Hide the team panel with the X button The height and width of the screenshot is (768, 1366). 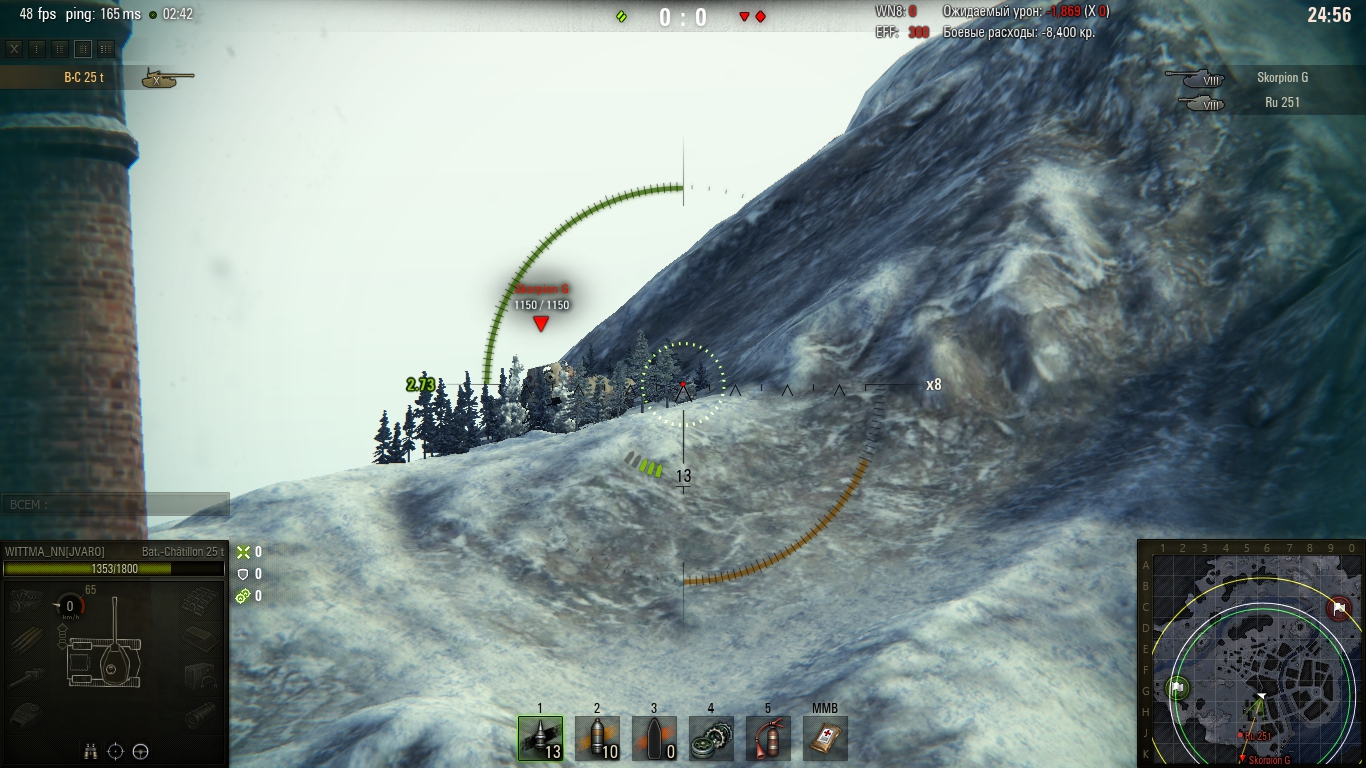click(14, 48)
